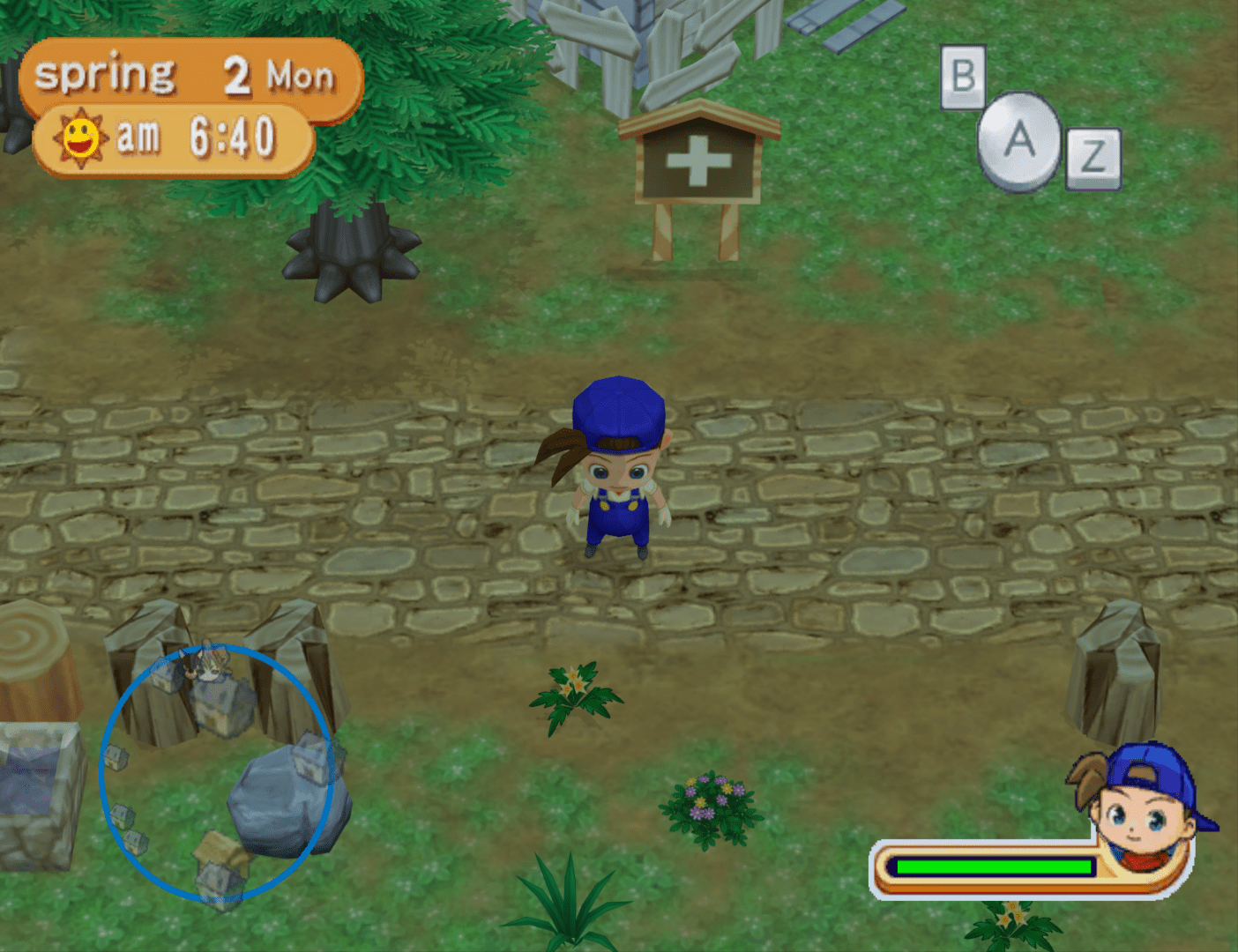The width and height of the screenshot is (1238, 952).
Task: Toggle the leftmost small house icon on minimap
Action: click(114, 757)
